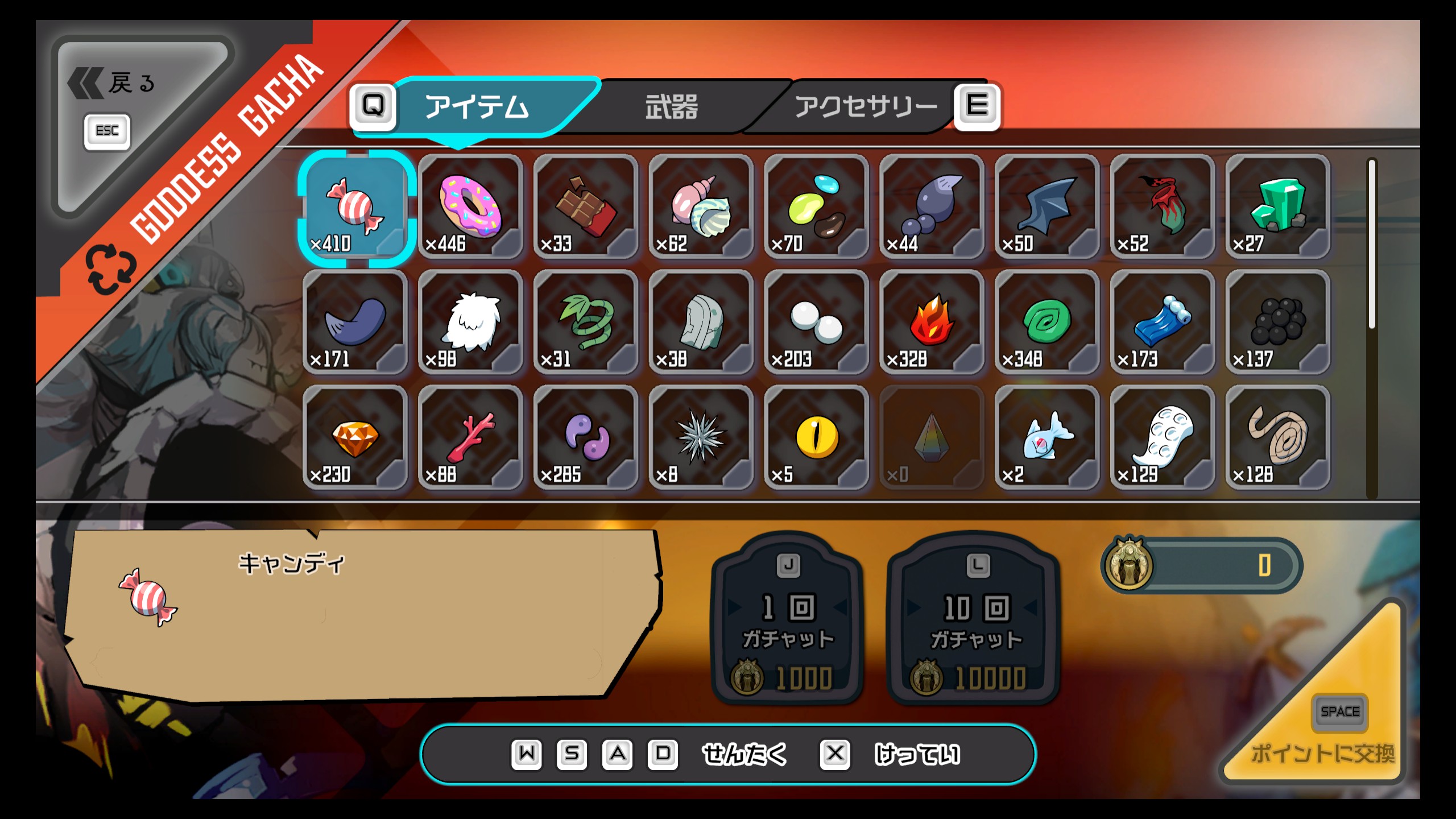Choose the red coral branch slot
The image size is (1456, 819).
[471, 438]
